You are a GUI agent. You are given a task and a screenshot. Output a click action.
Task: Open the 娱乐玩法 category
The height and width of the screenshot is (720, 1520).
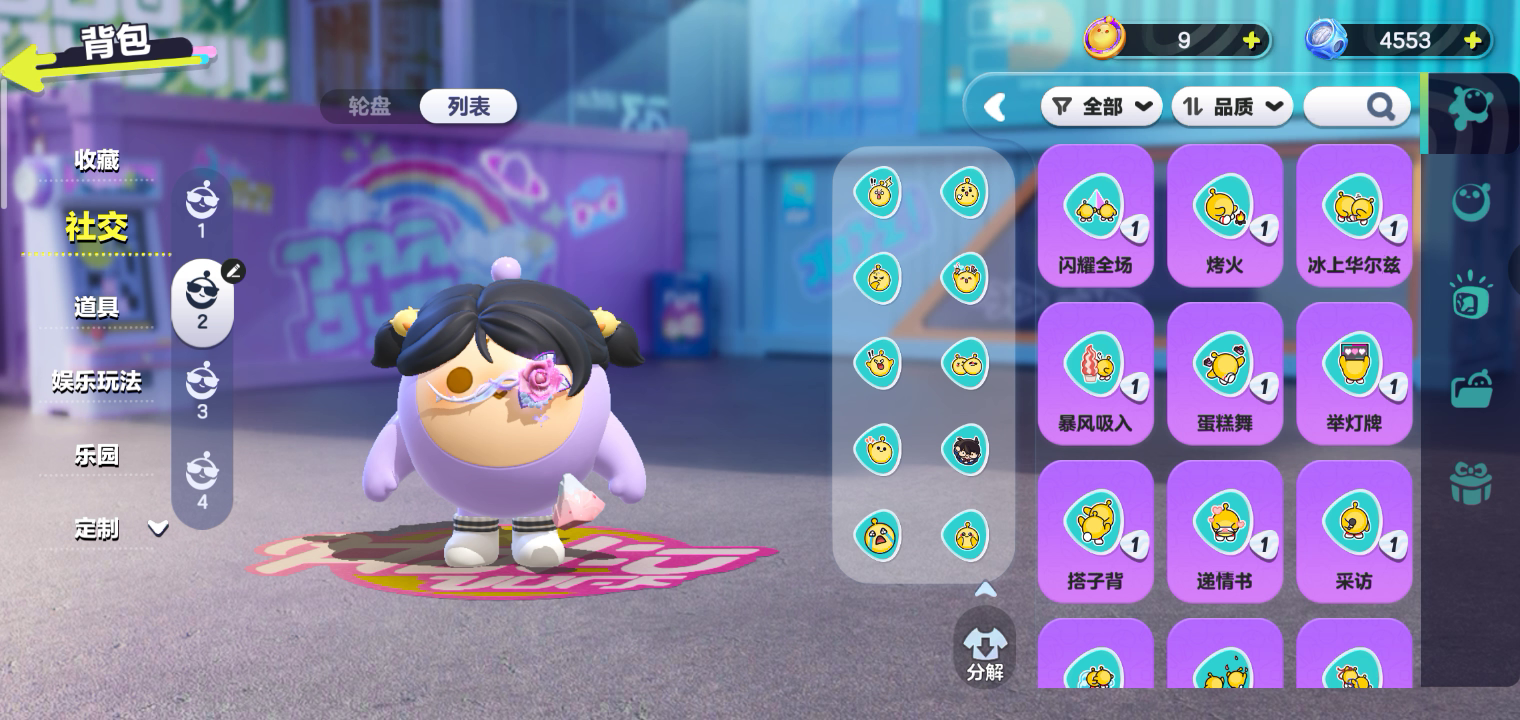pos(97,381)
